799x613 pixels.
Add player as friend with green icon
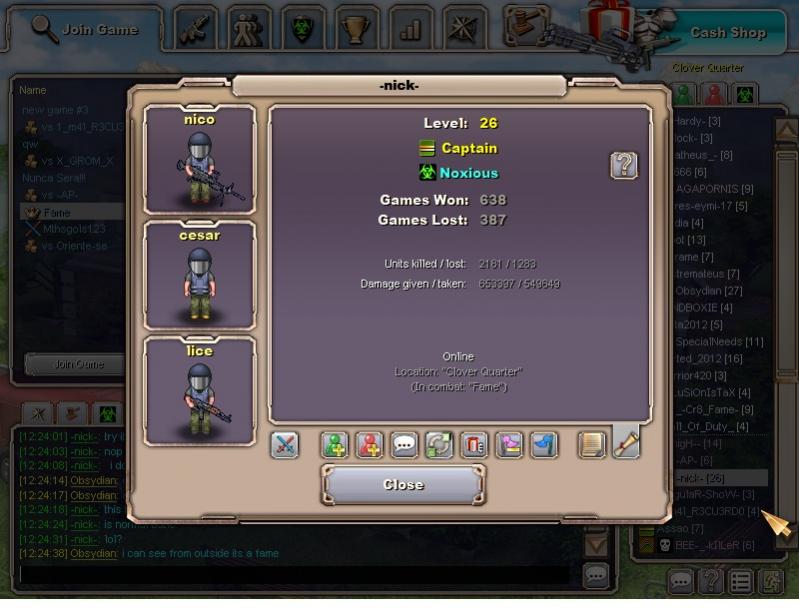[335, 445]
